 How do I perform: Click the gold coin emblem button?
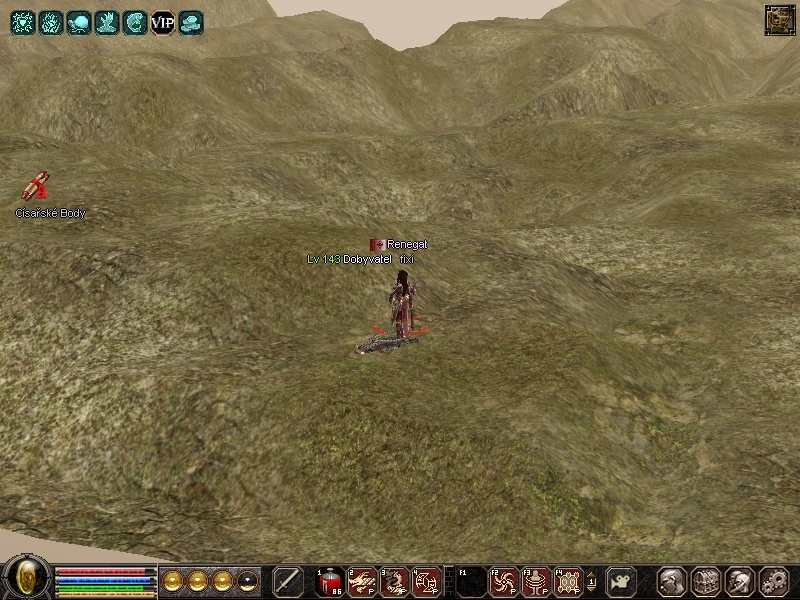coord(22,577)
